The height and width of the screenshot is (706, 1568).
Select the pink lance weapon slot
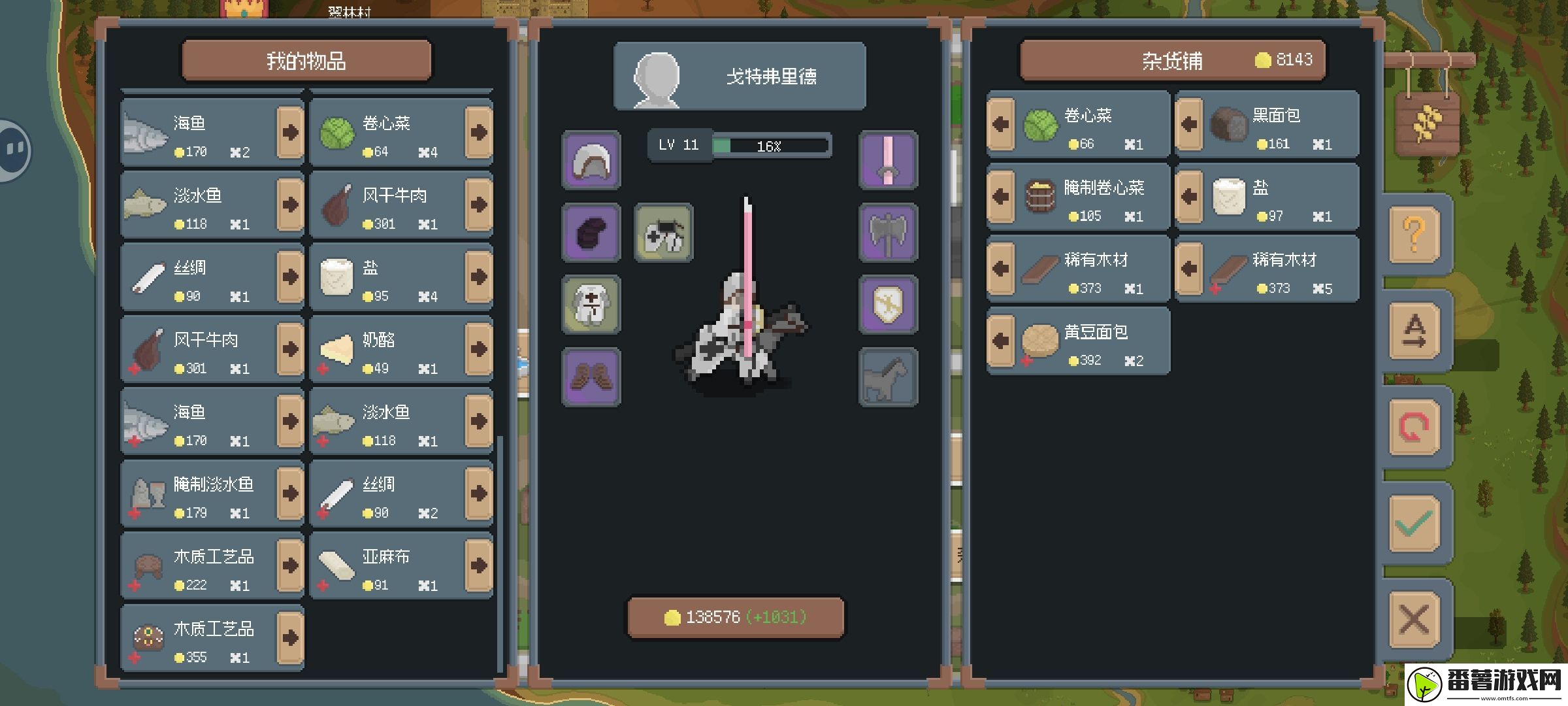pos(888,161)
